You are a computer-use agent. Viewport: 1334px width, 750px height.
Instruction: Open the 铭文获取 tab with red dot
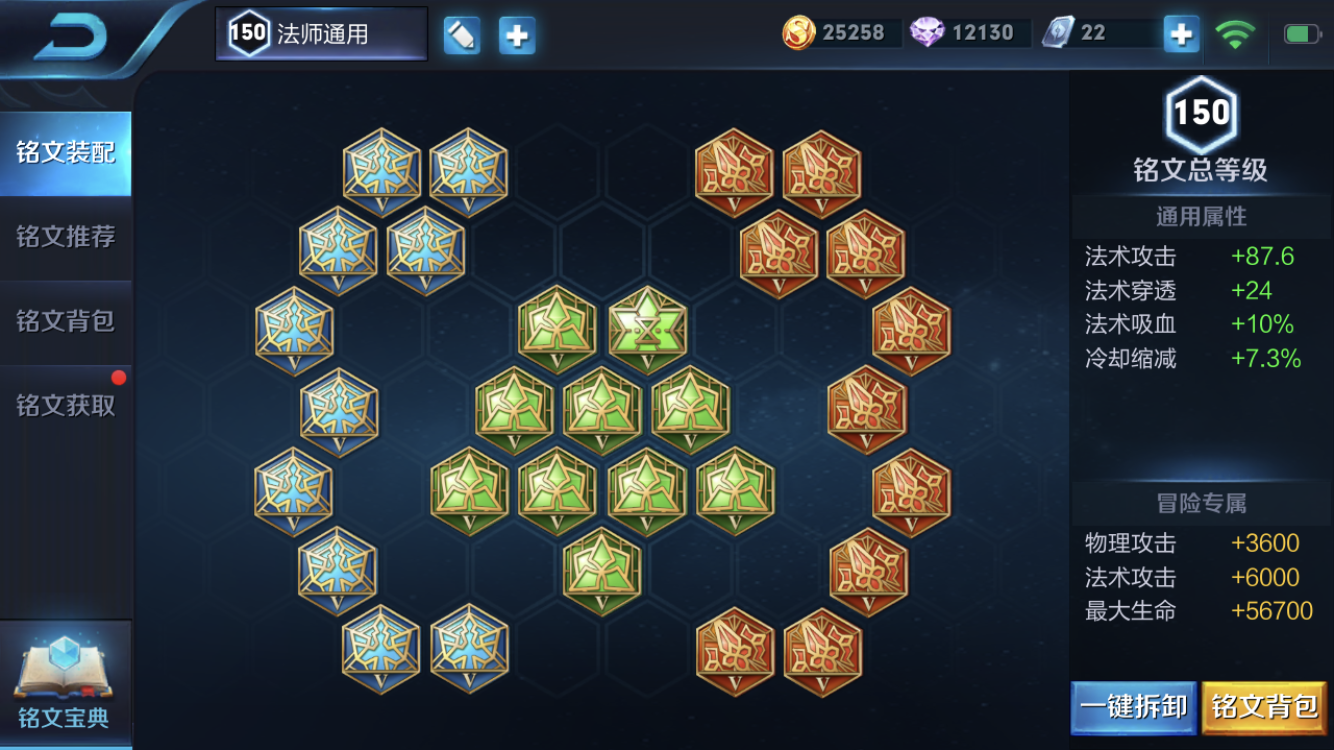(x=65, y=404)
